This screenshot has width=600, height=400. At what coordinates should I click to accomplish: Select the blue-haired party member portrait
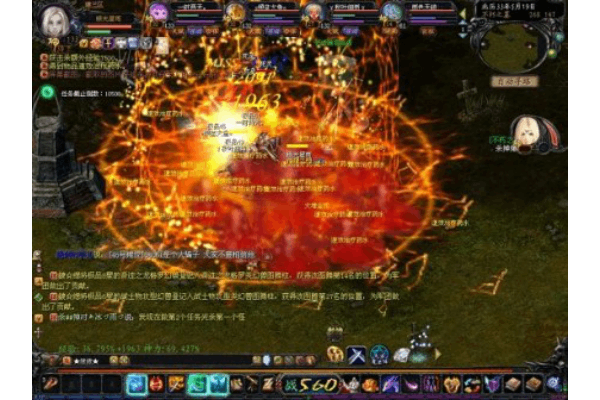point(391,12)
